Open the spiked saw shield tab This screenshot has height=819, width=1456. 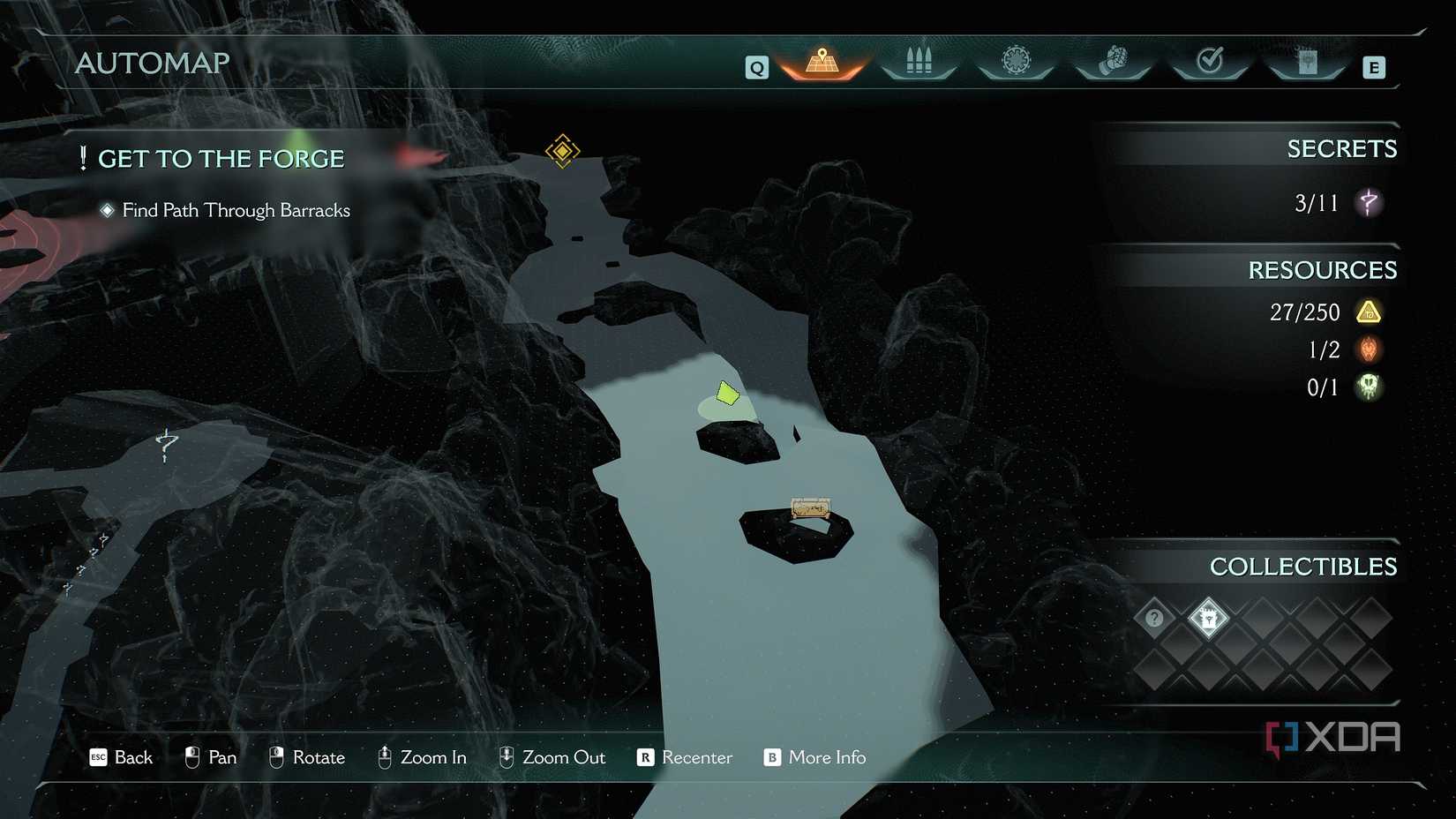coord(1016,62)
